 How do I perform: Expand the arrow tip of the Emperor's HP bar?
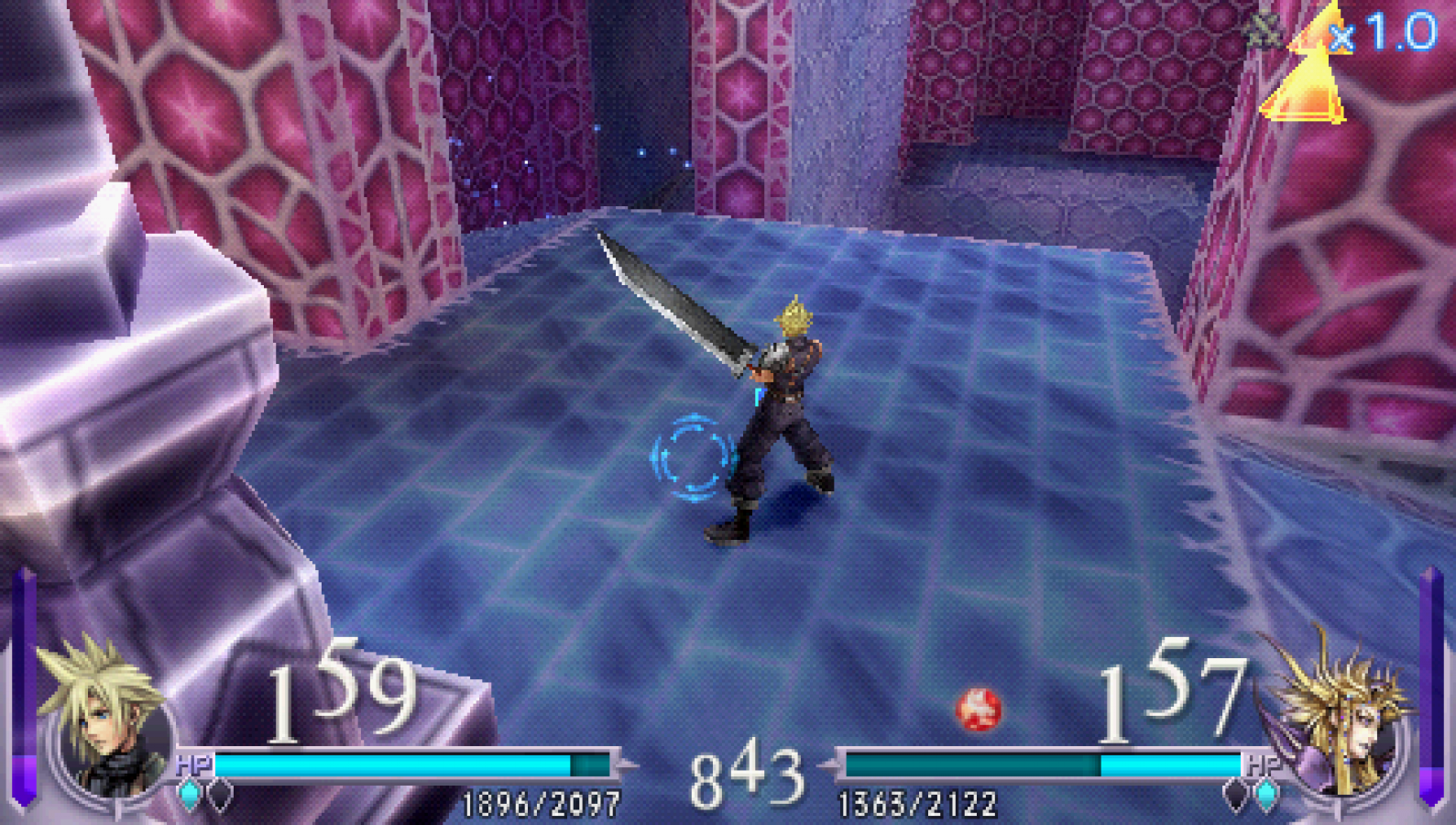coord(829,764)
